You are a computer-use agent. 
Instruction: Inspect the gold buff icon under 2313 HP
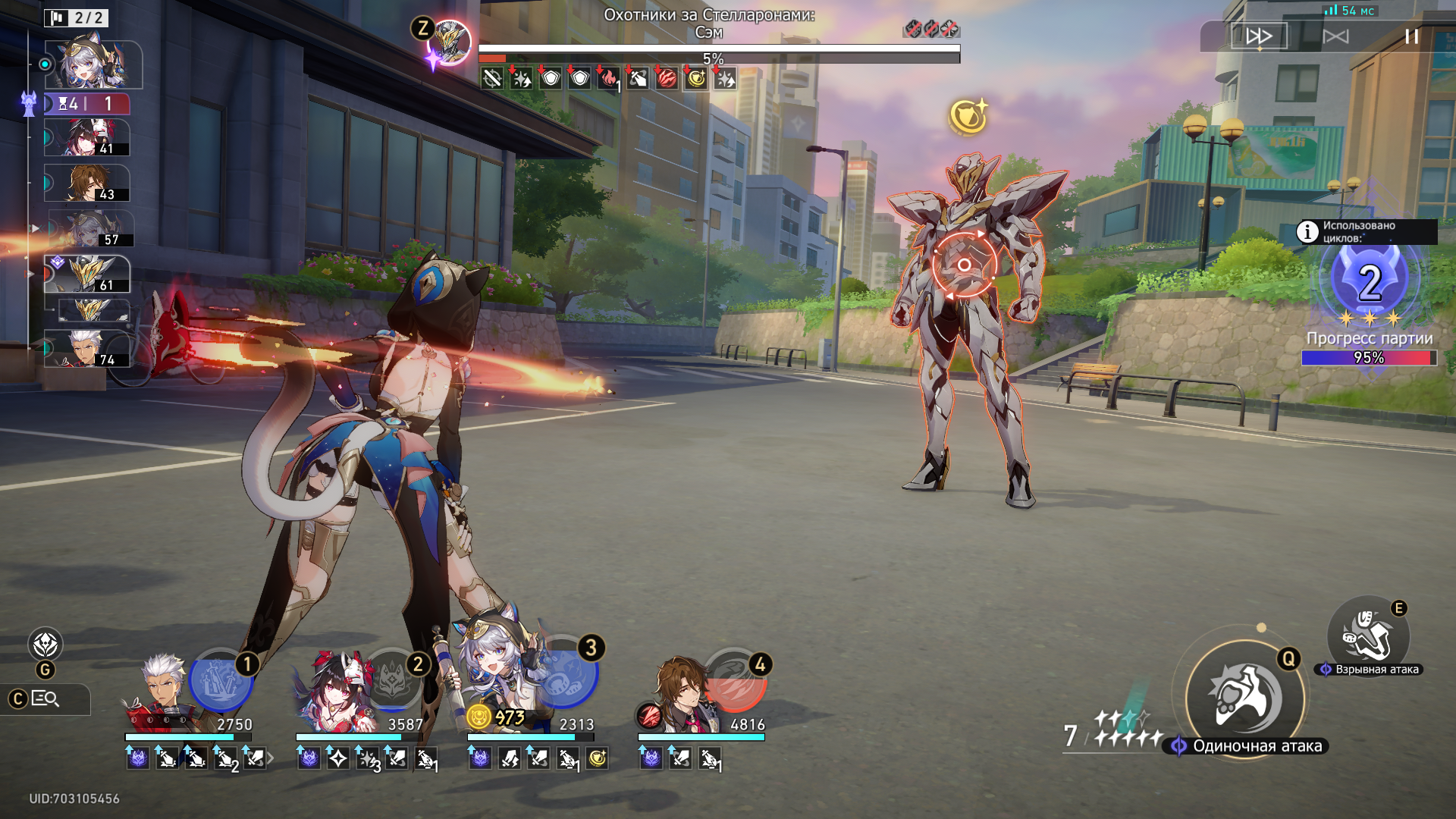pyautogui.click(x=598, y=758)
